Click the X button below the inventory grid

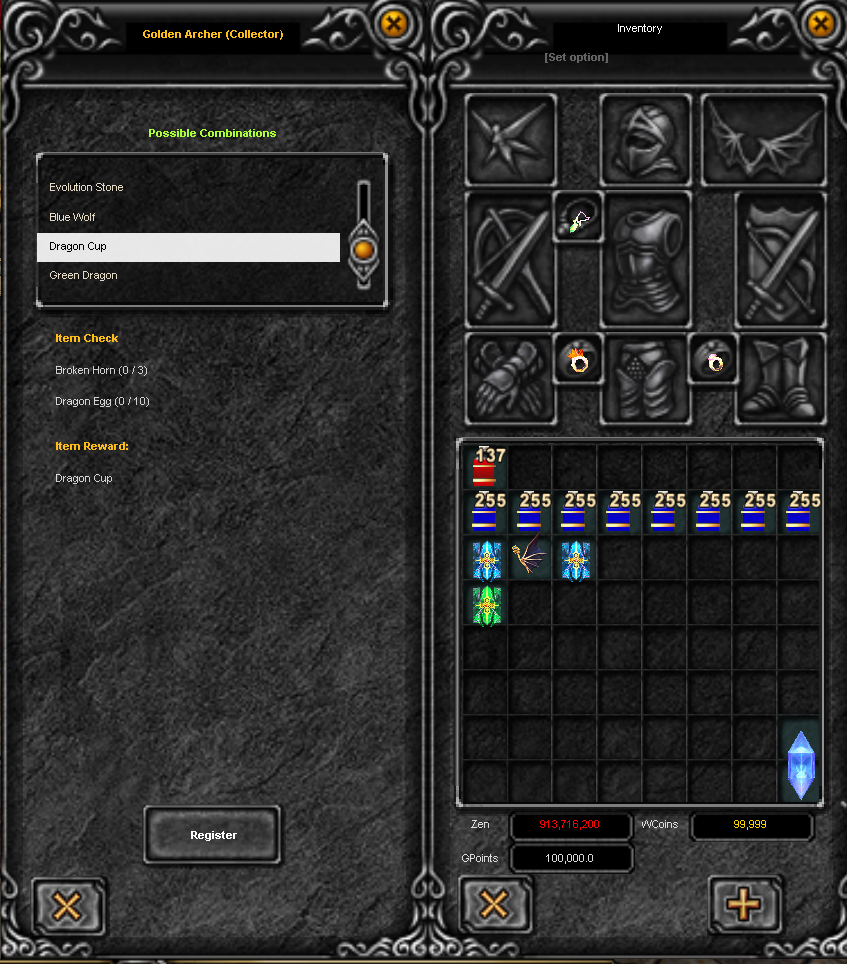coord(494,905)
